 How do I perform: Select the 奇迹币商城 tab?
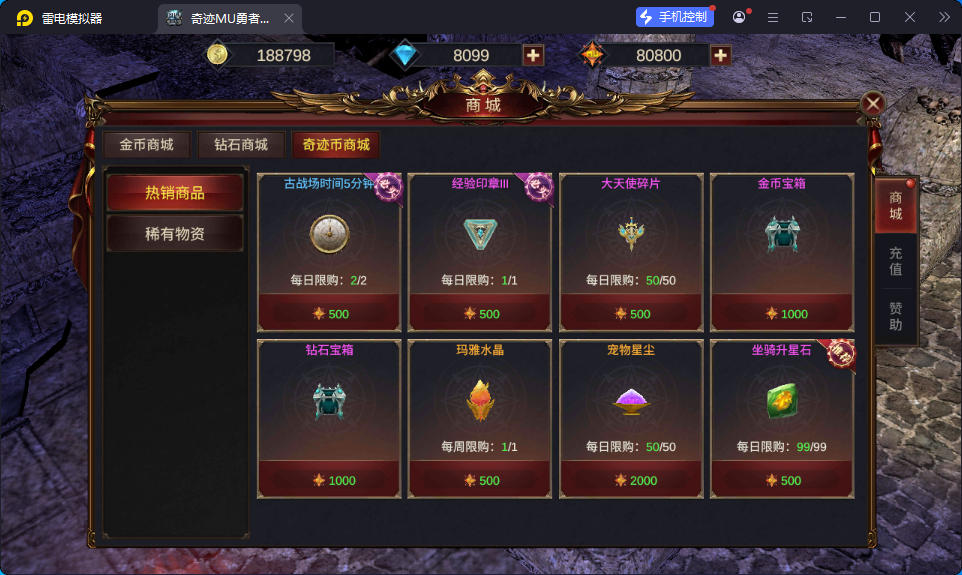click(336, 145)
